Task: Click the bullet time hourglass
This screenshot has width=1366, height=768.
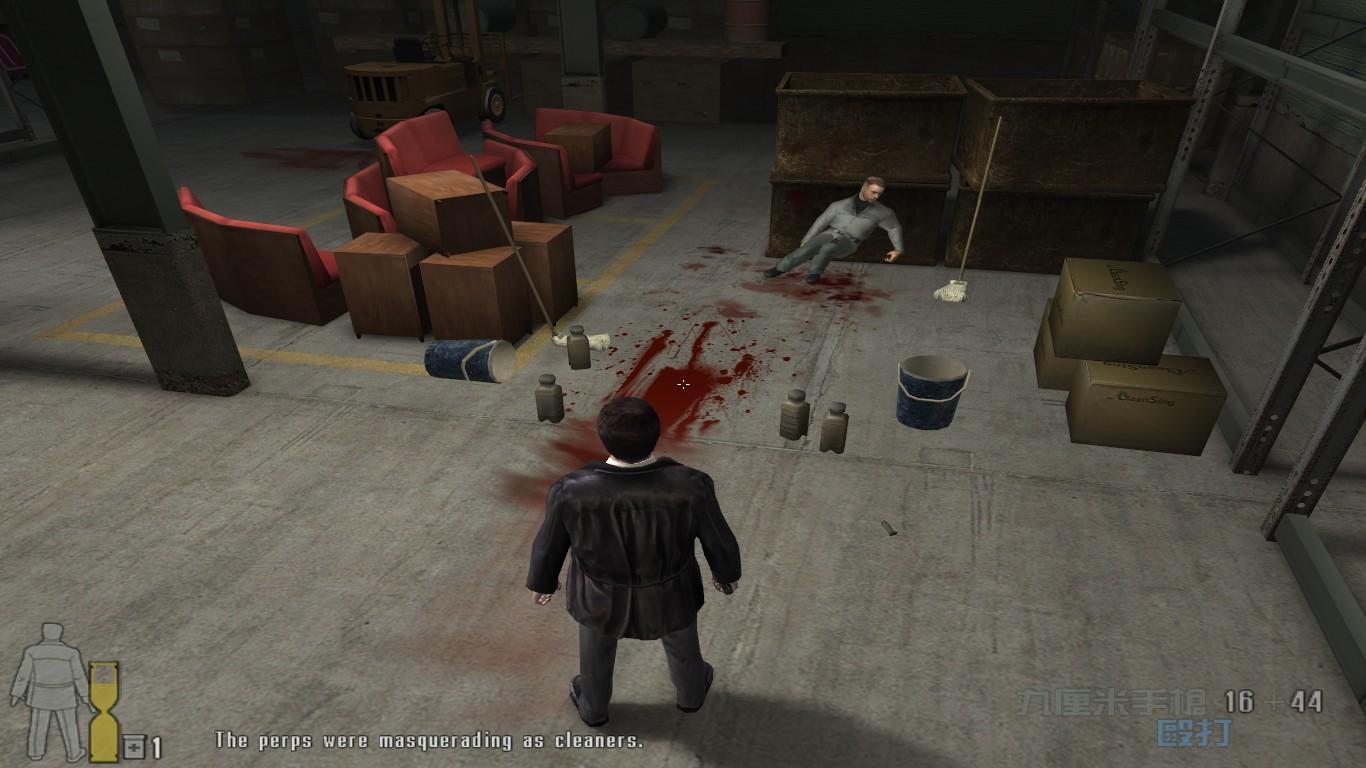Action: (104, 711)
